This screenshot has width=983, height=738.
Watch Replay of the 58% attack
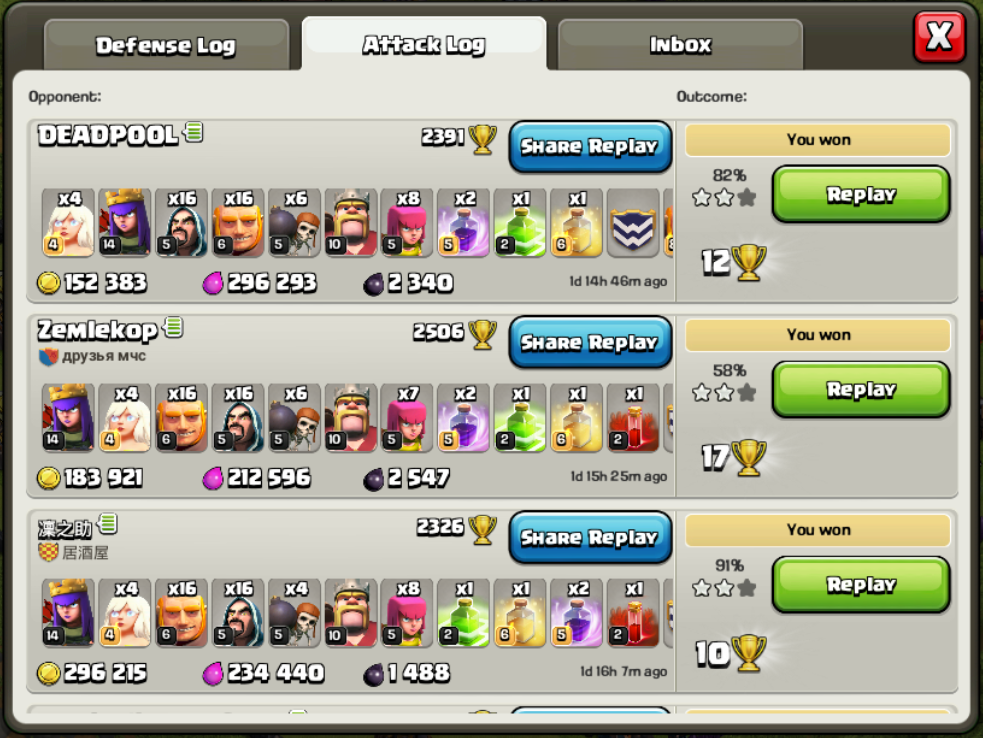tap(861, 390)
